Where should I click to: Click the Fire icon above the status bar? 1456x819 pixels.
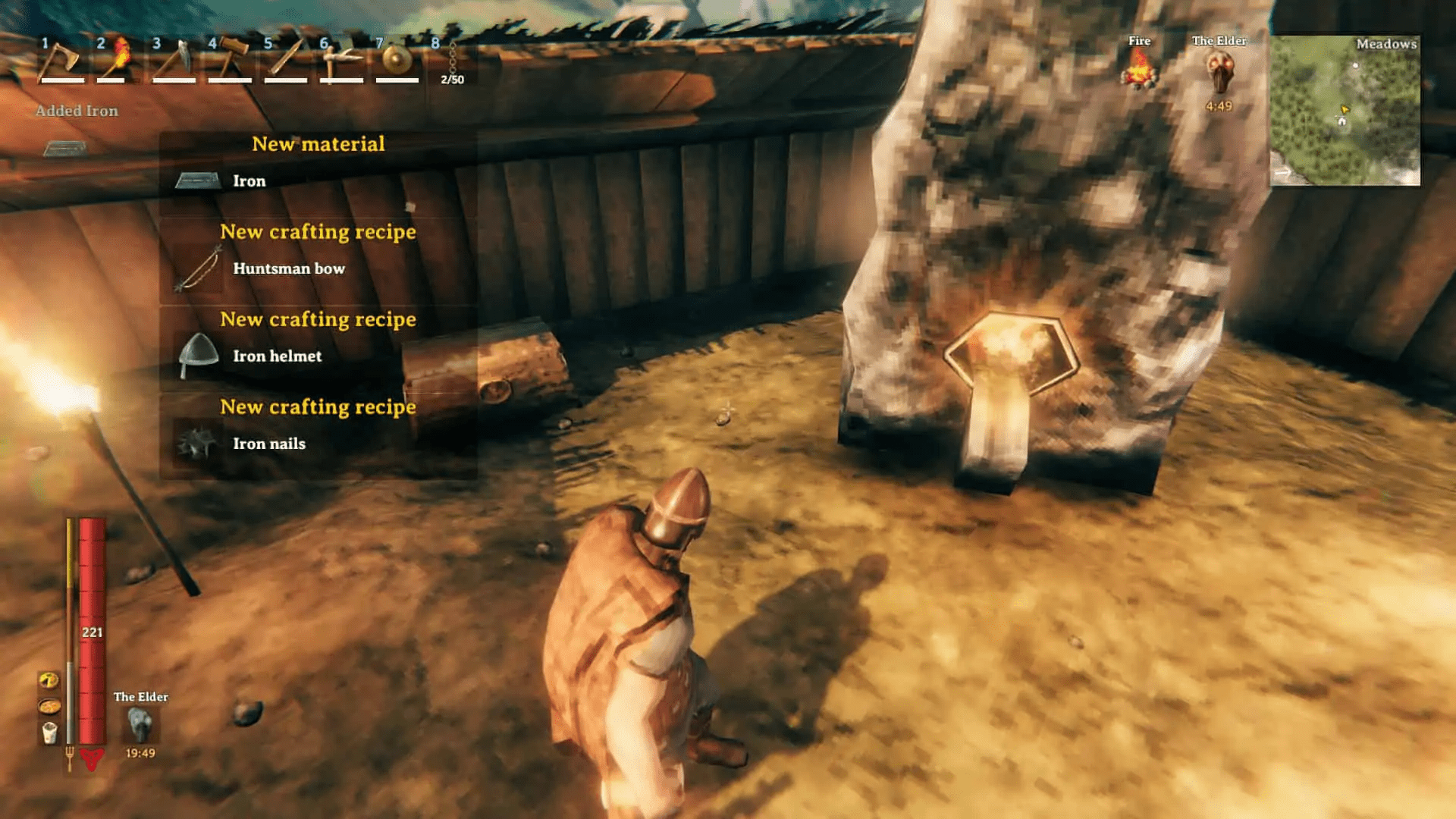(x=1141, y=70)
